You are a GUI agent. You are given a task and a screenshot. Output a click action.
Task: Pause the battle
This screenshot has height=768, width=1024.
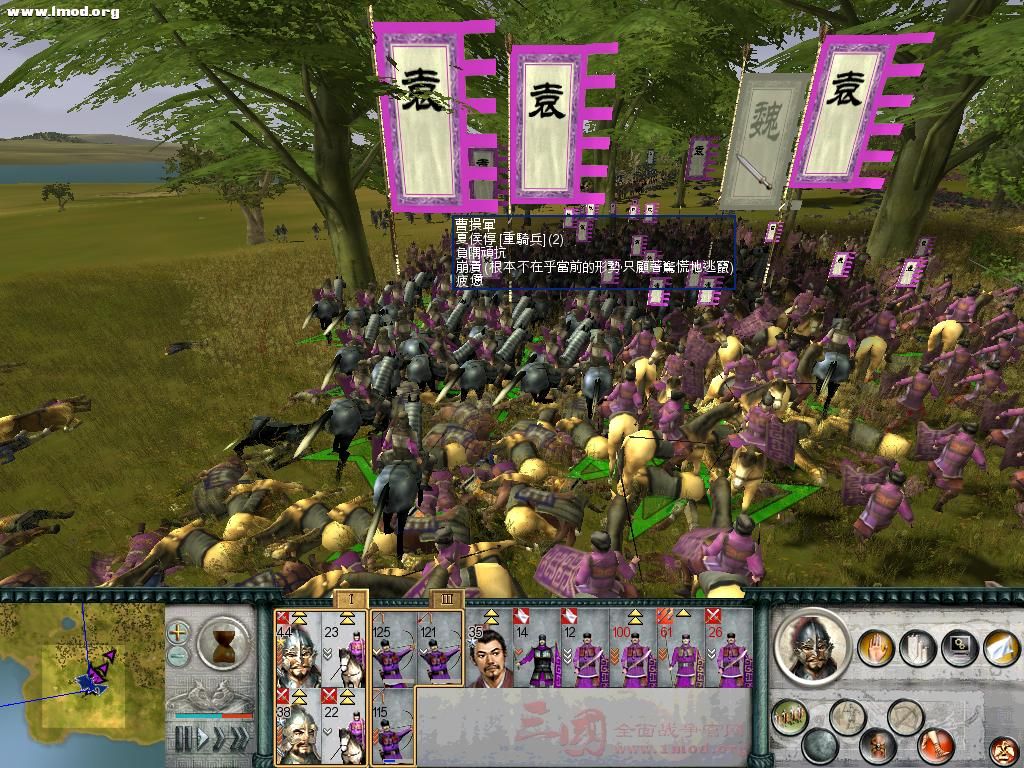click(x=183, y=740)
